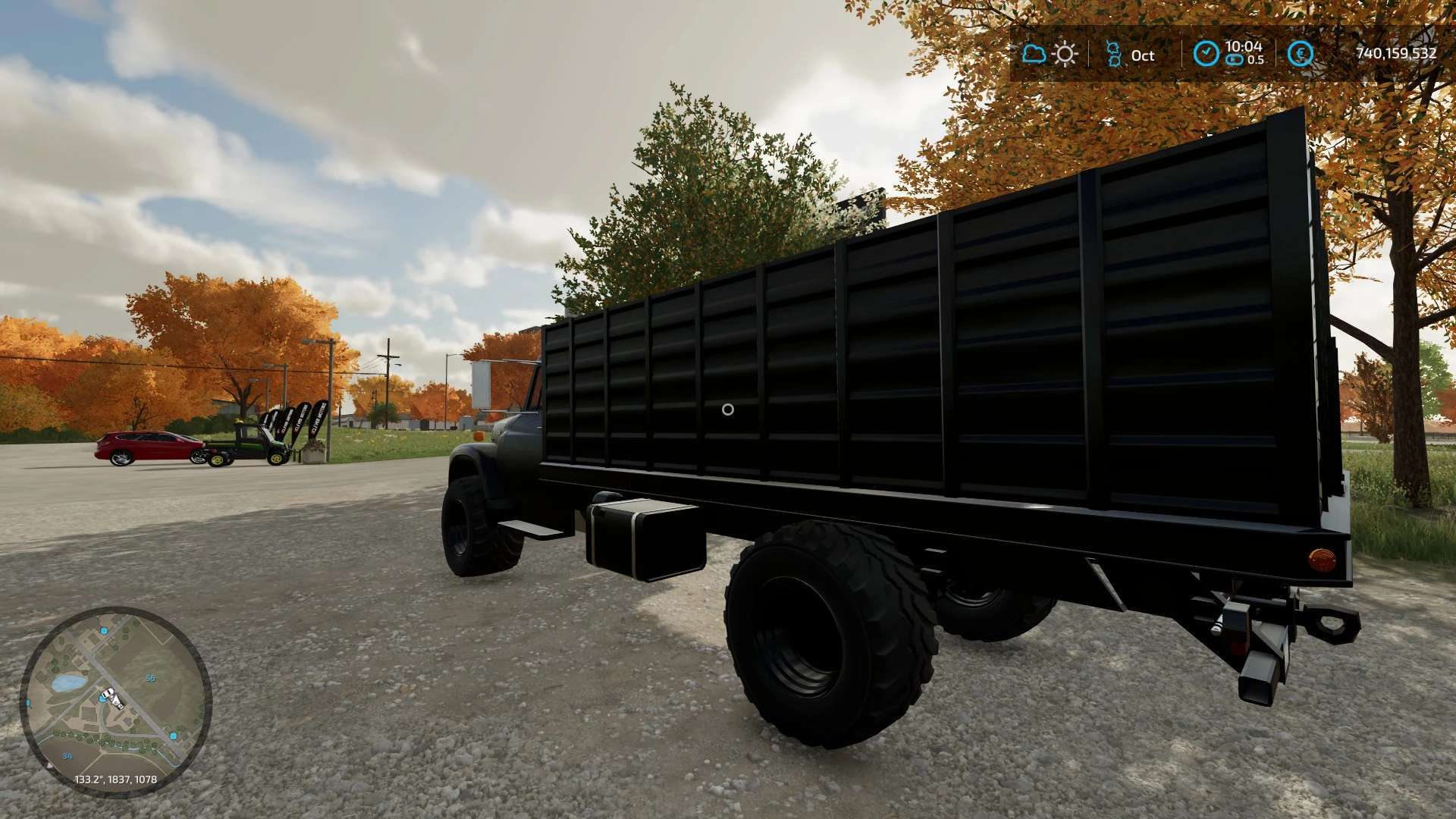The image size is (1456, 819).
Task: Click the game clock icon
Action: (1206, 54)
